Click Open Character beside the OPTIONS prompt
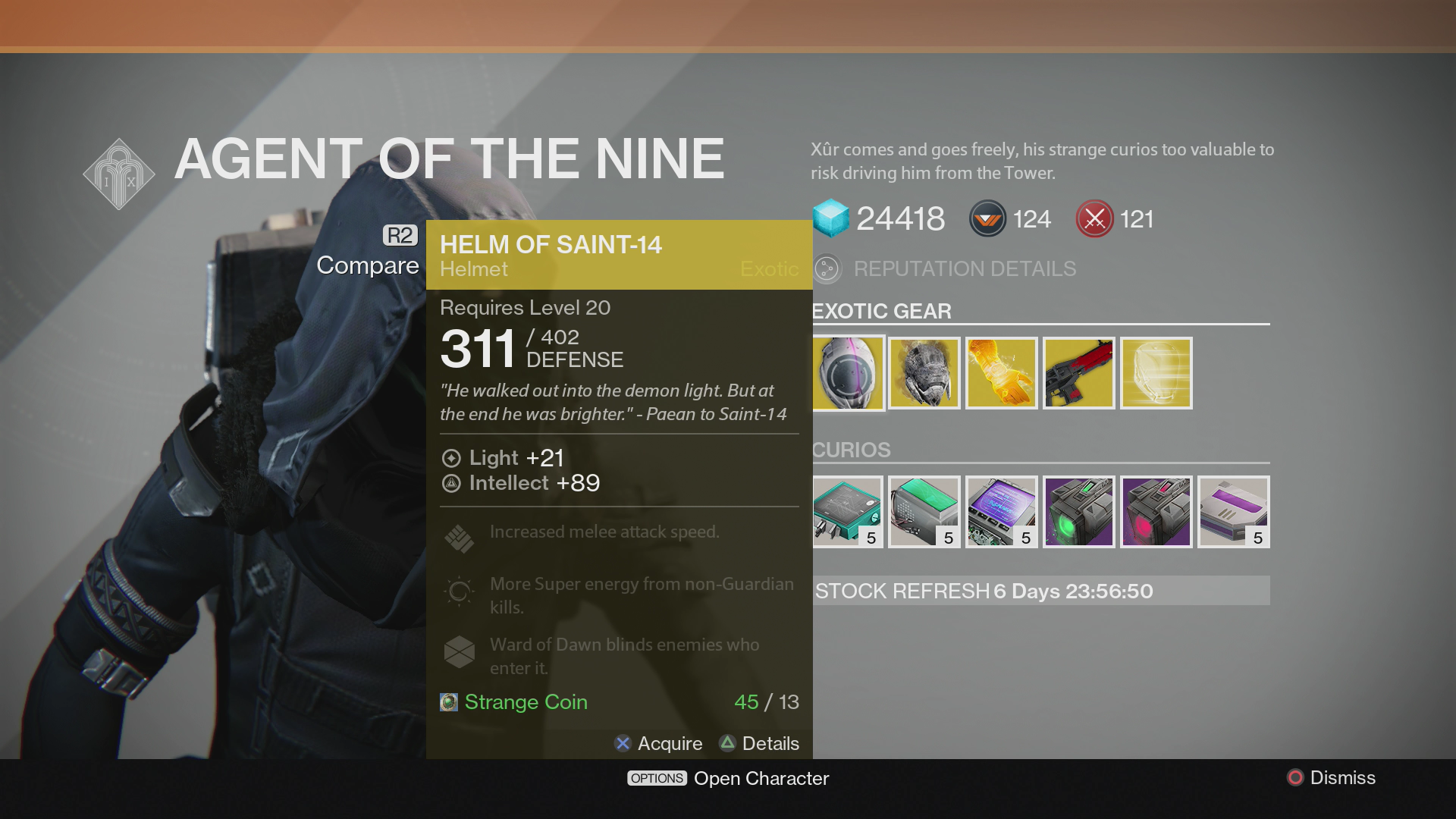 point(761,778)
